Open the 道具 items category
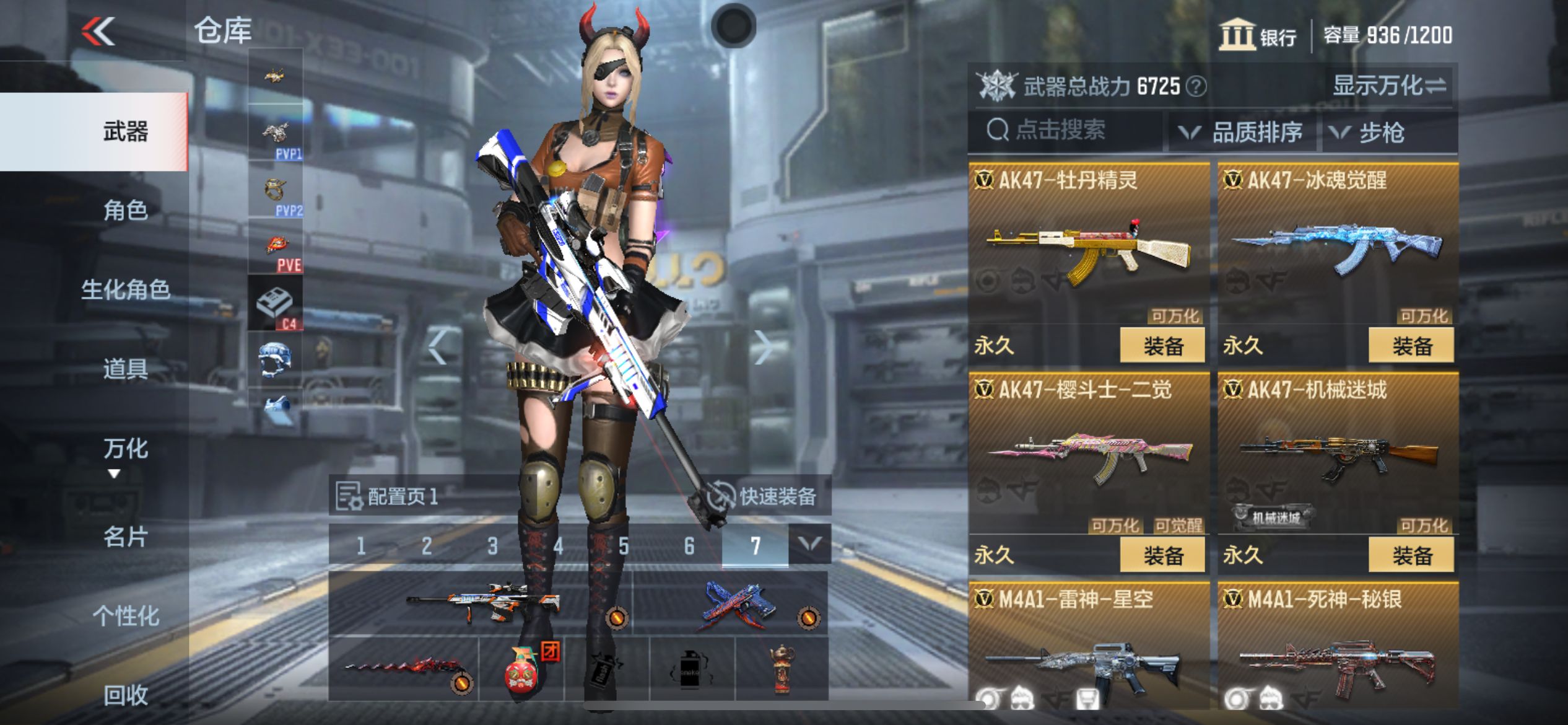The height and width of the screenshot is (725, 1568). point(125,369)
